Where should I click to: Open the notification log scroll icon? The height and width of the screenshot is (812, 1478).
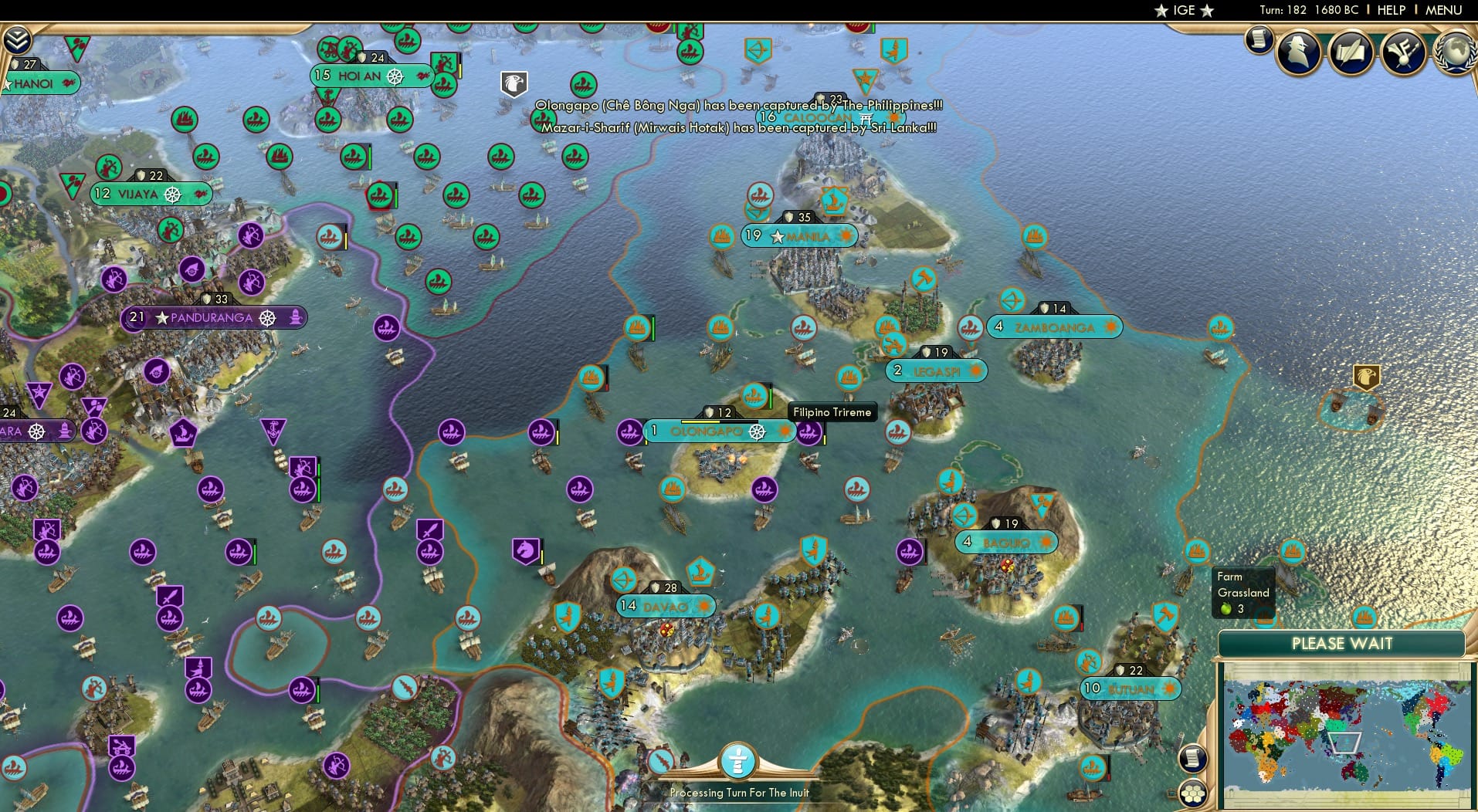pos(1260,40)
